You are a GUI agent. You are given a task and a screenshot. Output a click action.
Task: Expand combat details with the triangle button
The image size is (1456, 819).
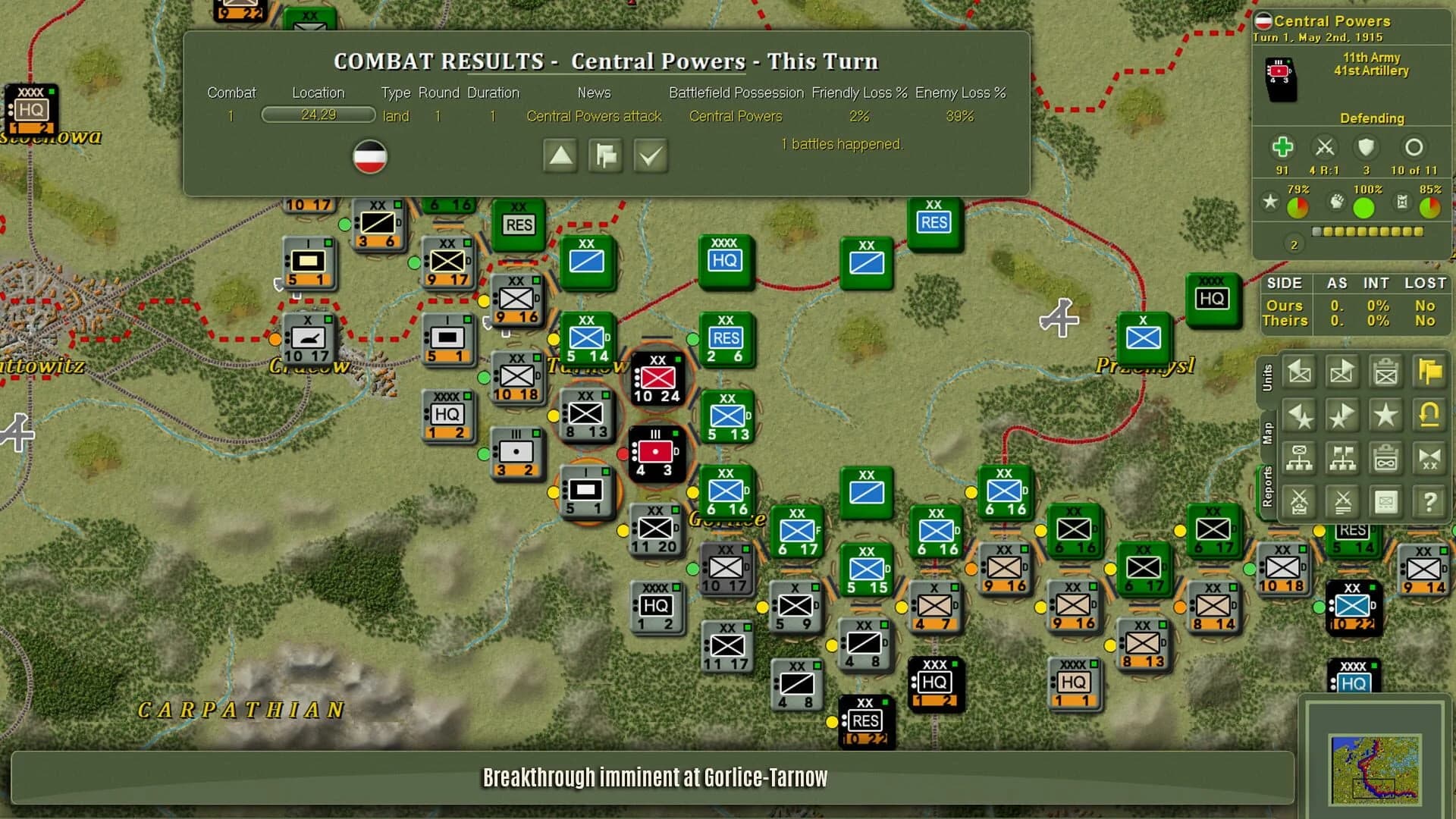click(x=560, y=155)
